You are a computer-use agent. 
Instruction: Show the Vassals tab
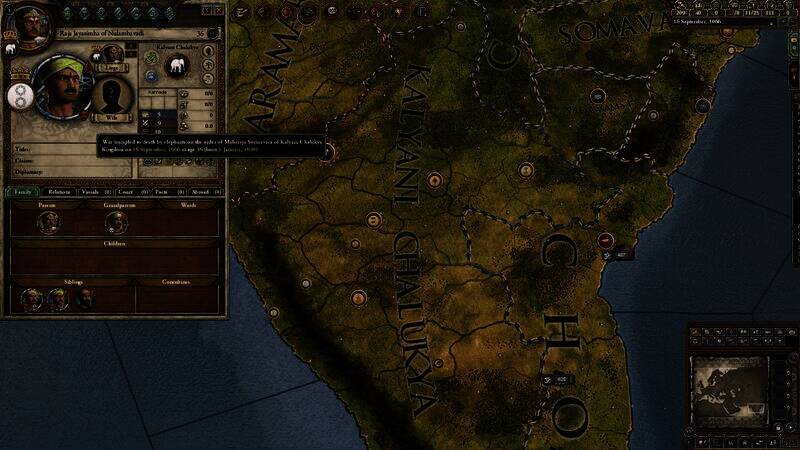coord(95,191)
